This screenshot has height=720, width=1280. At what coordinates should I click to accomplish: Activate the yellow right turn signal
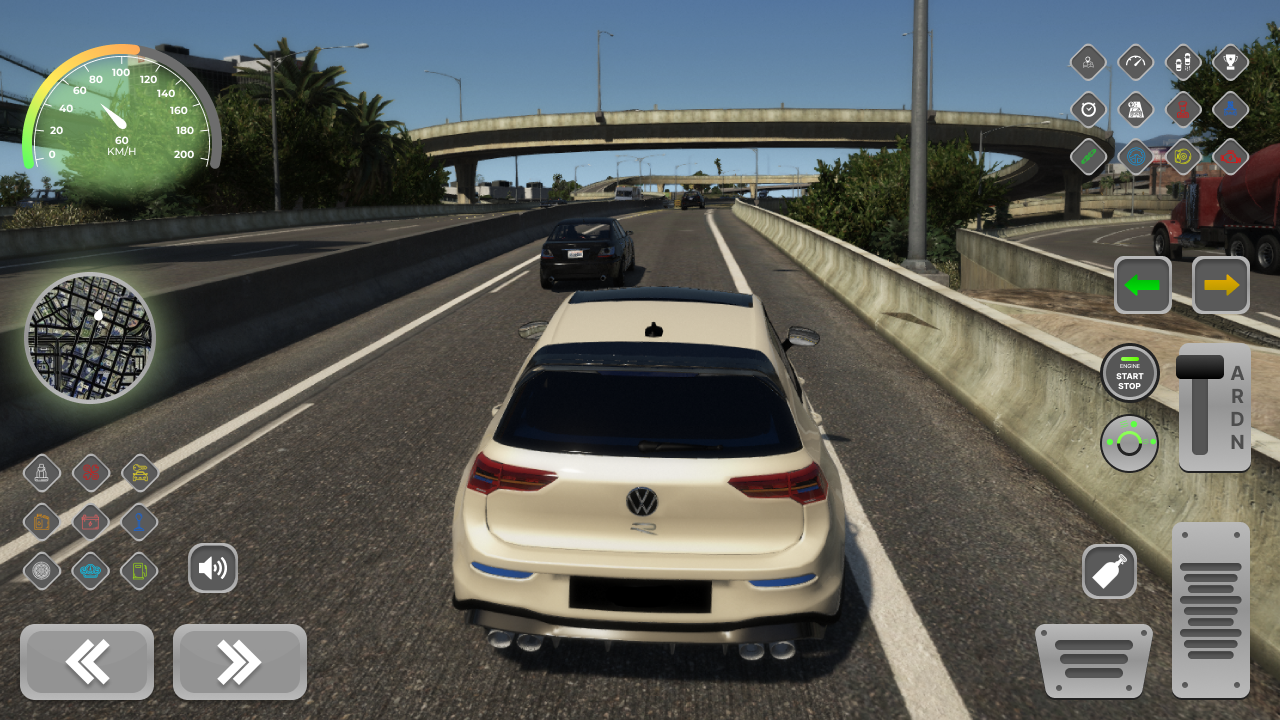(1221, 284)
